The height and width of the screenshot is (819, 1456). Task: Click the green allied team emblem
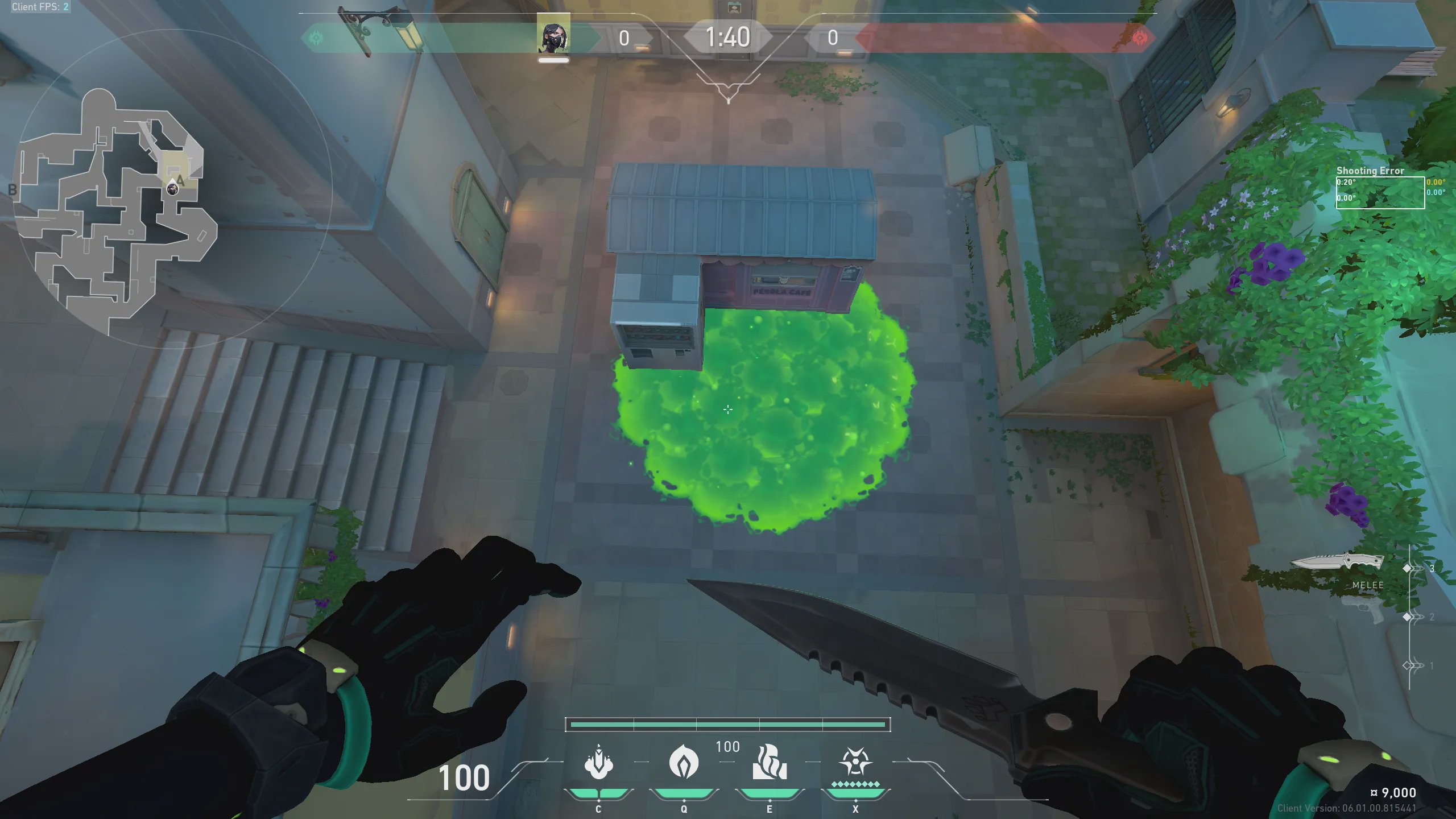316,38
